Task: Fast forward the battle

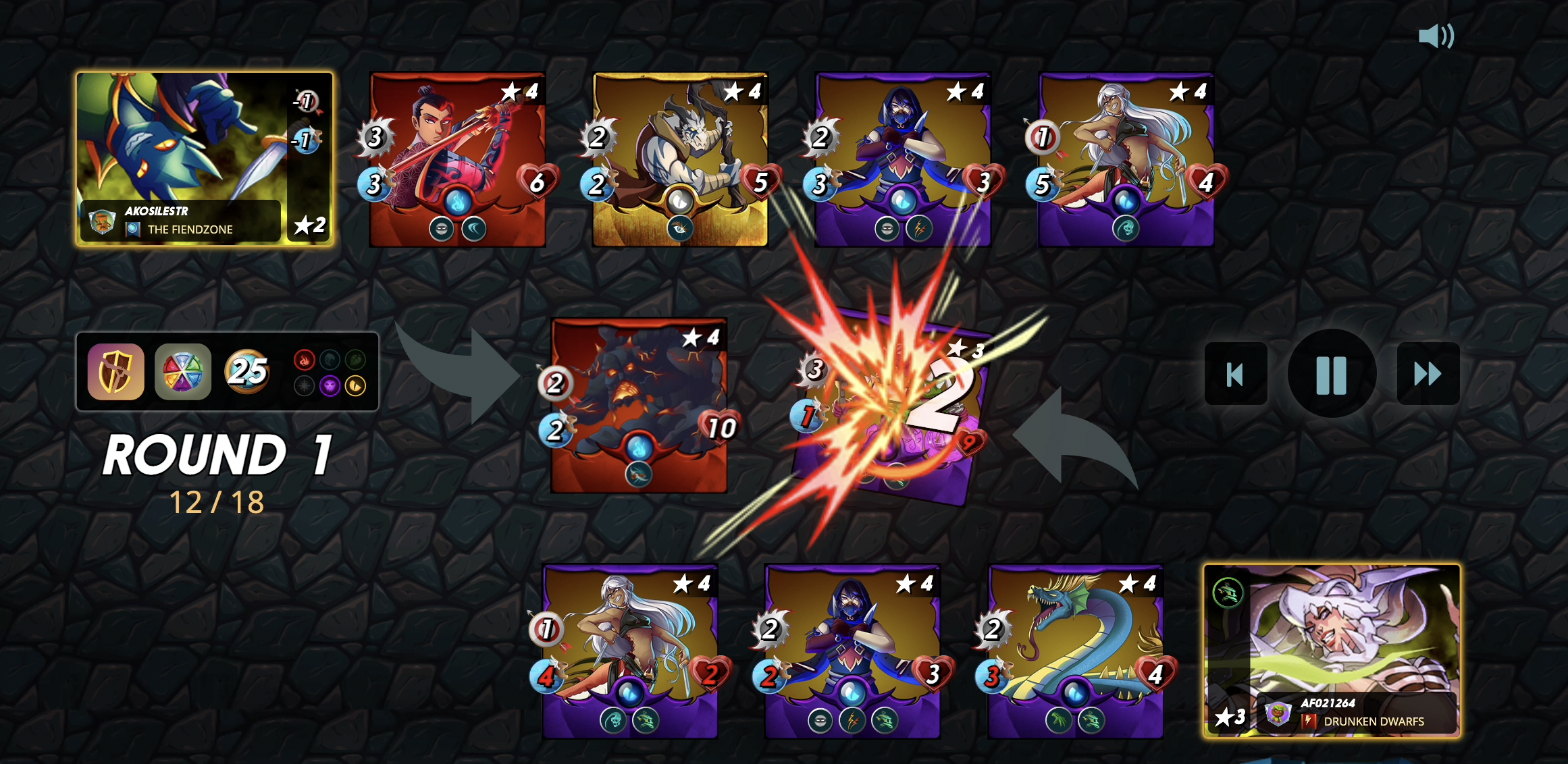Action: coord(1428,374)
